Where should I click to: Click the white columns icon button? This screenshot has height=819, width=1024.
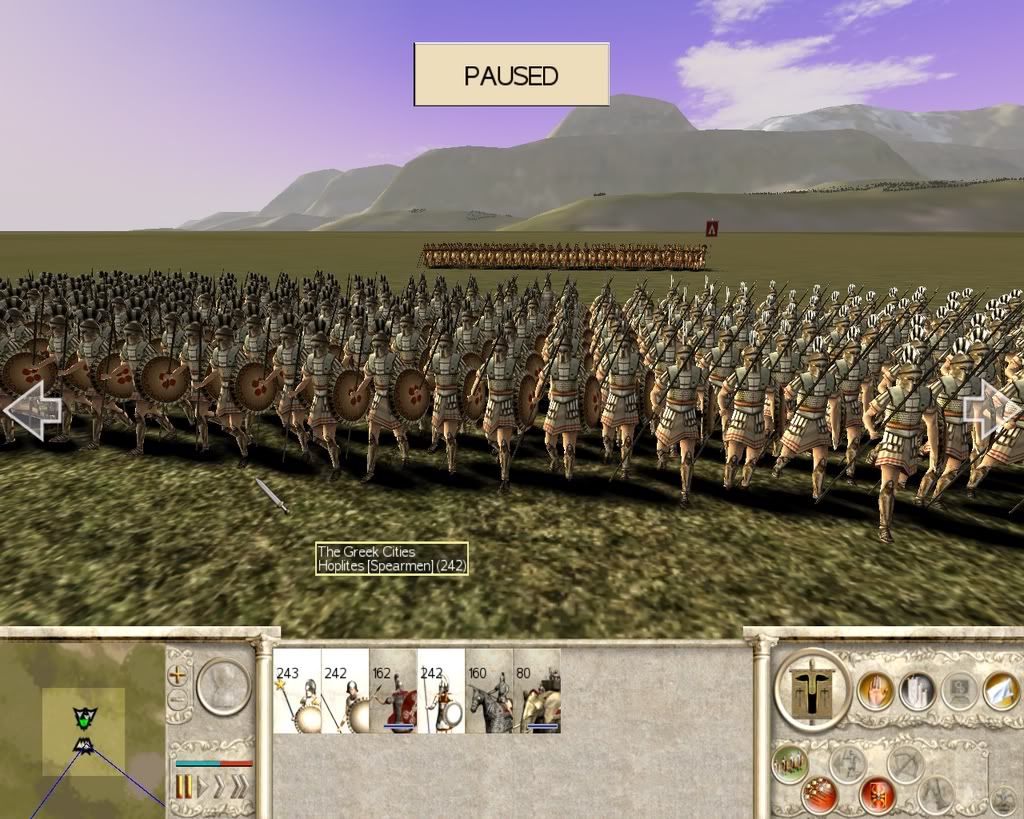tap(917, 691)
